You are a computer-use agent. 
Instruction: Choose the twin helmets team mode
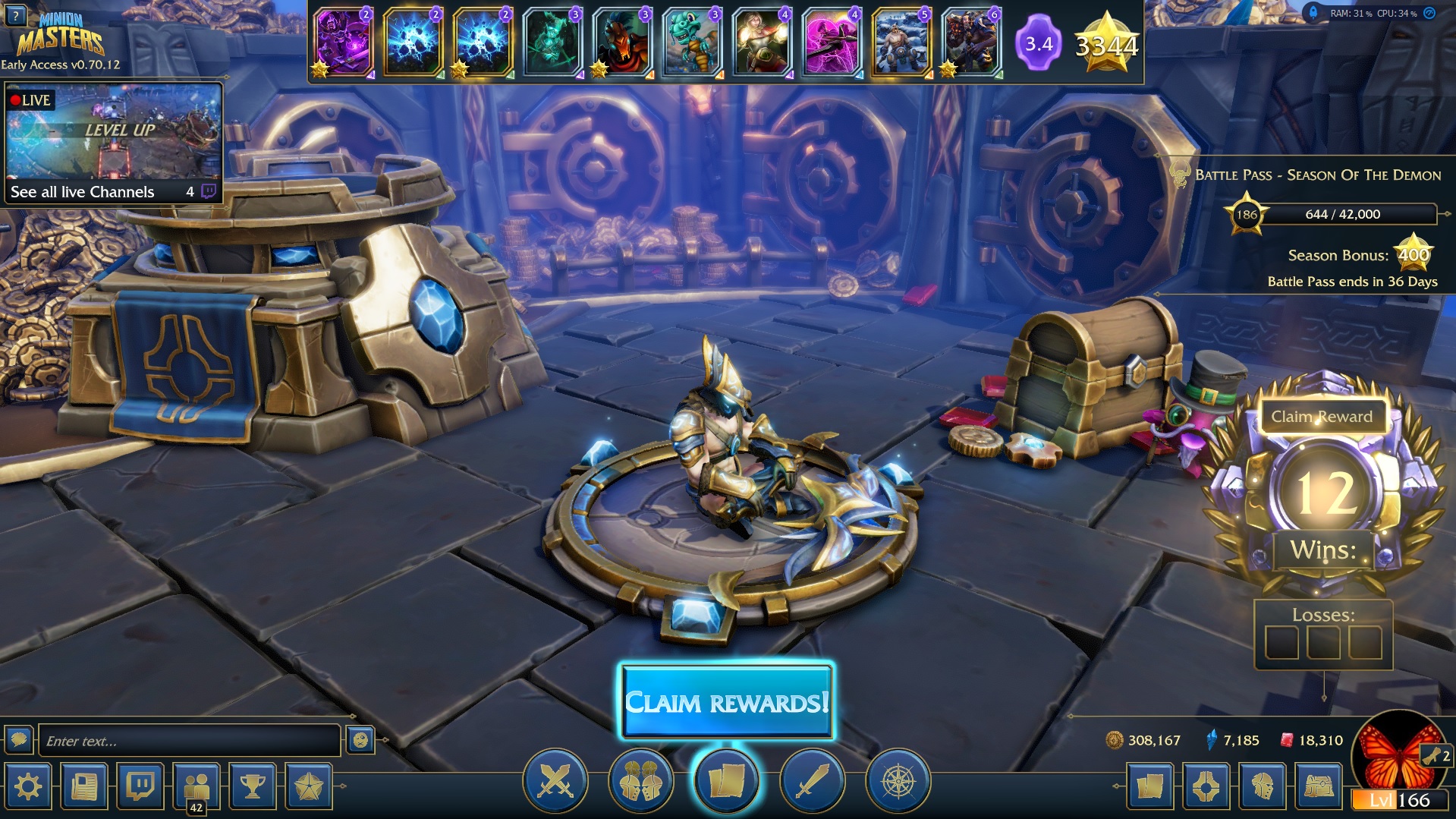pyautogui.click(x=640, y=781)
